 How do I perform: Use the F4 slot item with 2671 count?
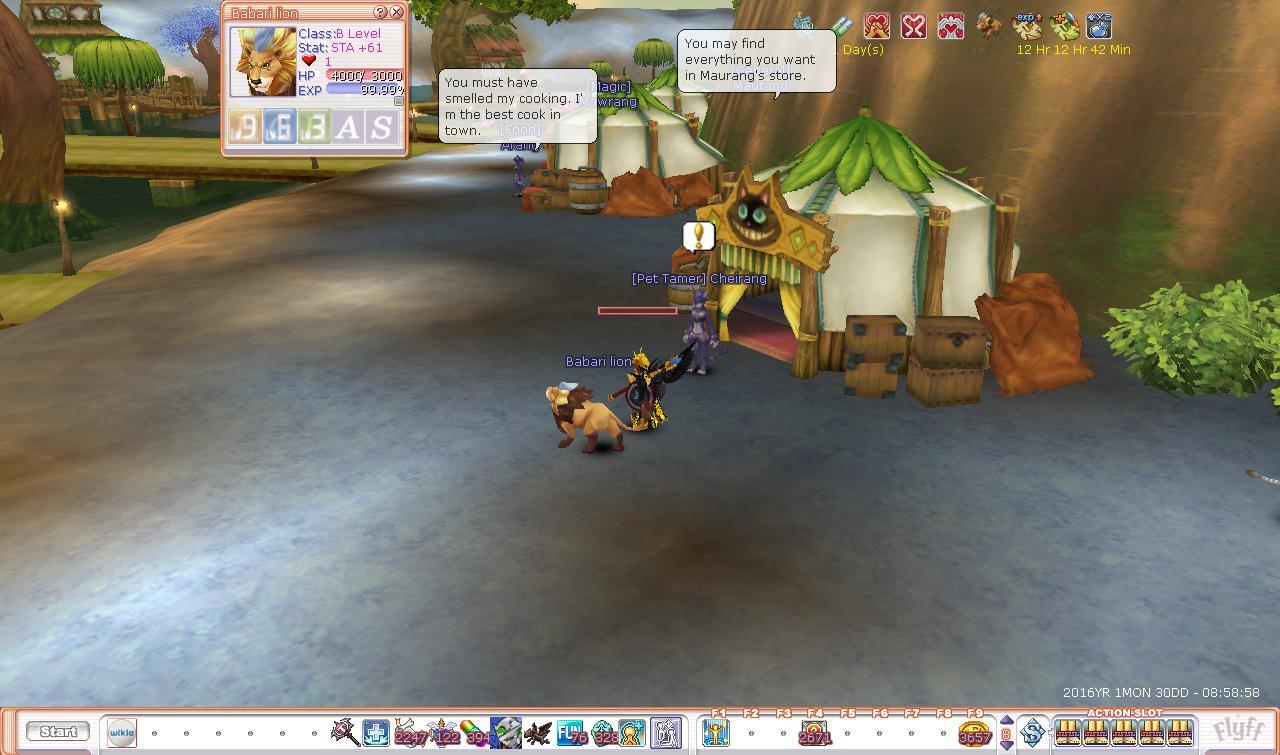[814, 733]
